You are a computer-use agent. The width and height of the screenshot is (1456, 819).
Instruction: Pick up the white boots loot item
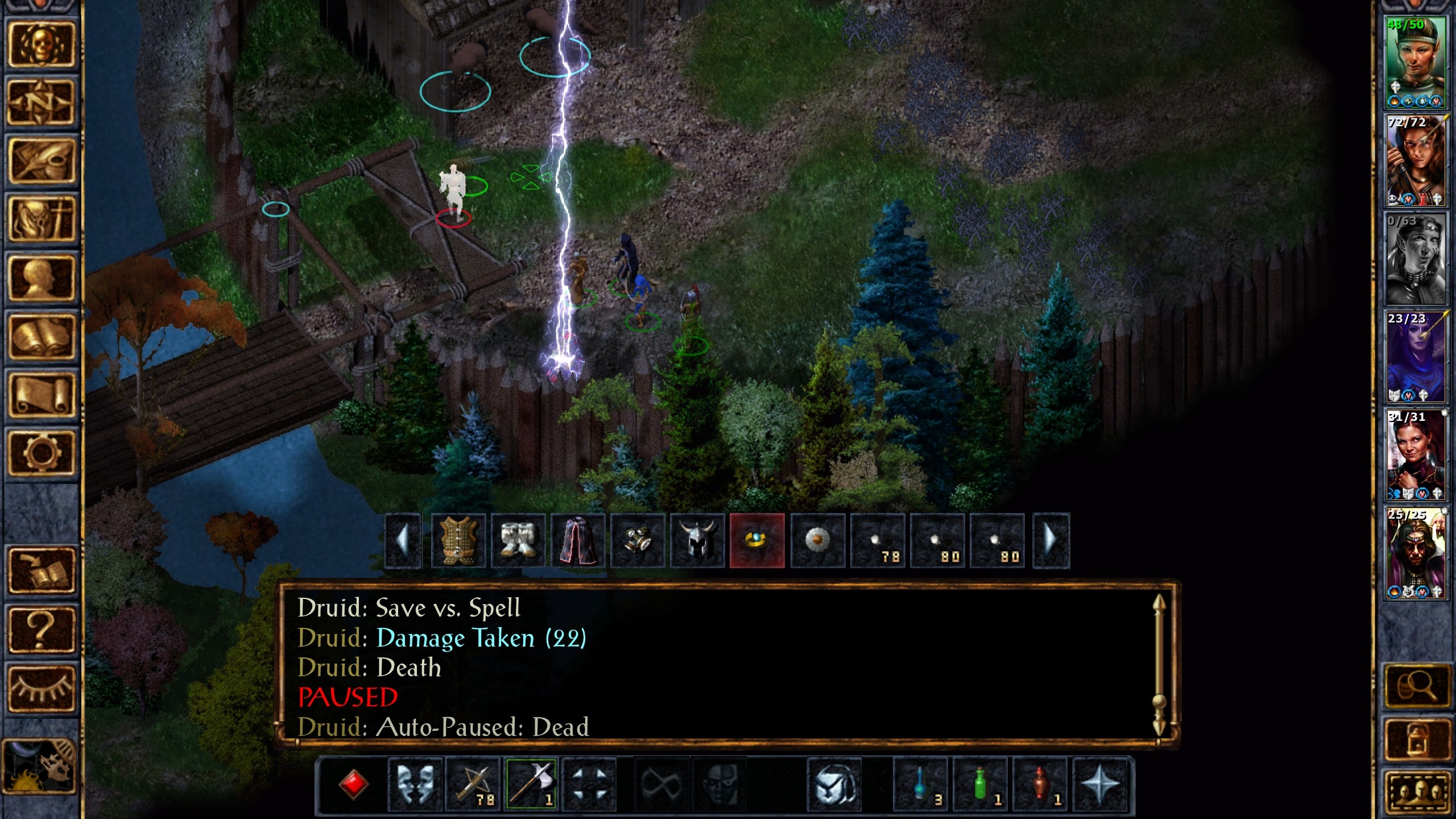pyautogui.click(x=518, y=540)
